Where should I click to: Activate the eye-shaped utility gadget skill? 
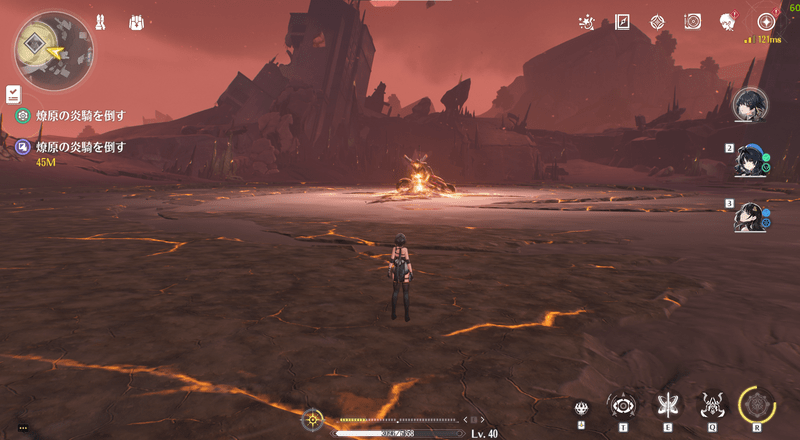623,405
